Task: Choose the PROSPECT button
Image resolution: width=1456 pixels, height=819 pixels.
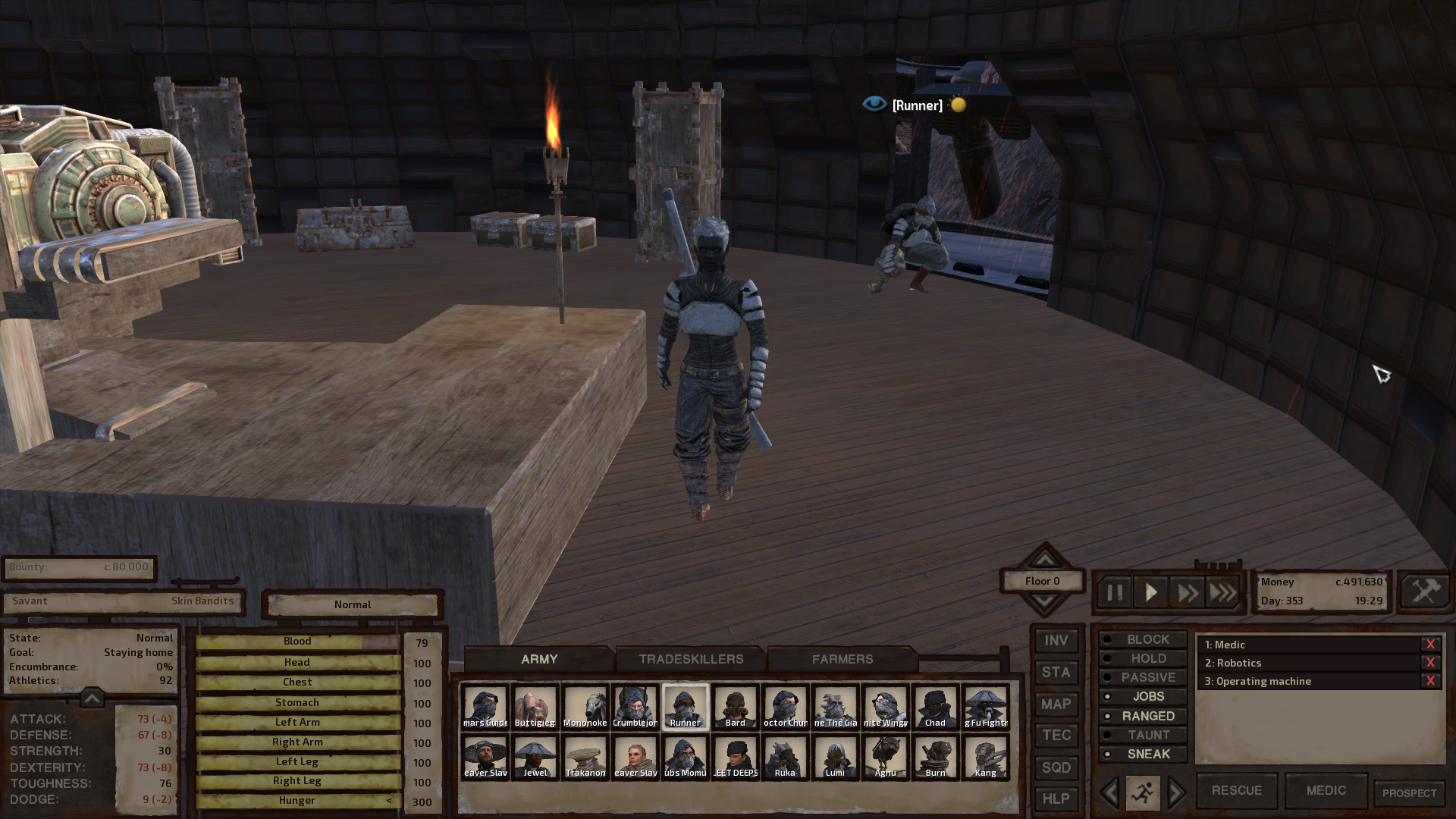Action: (x=1409, y=793)
